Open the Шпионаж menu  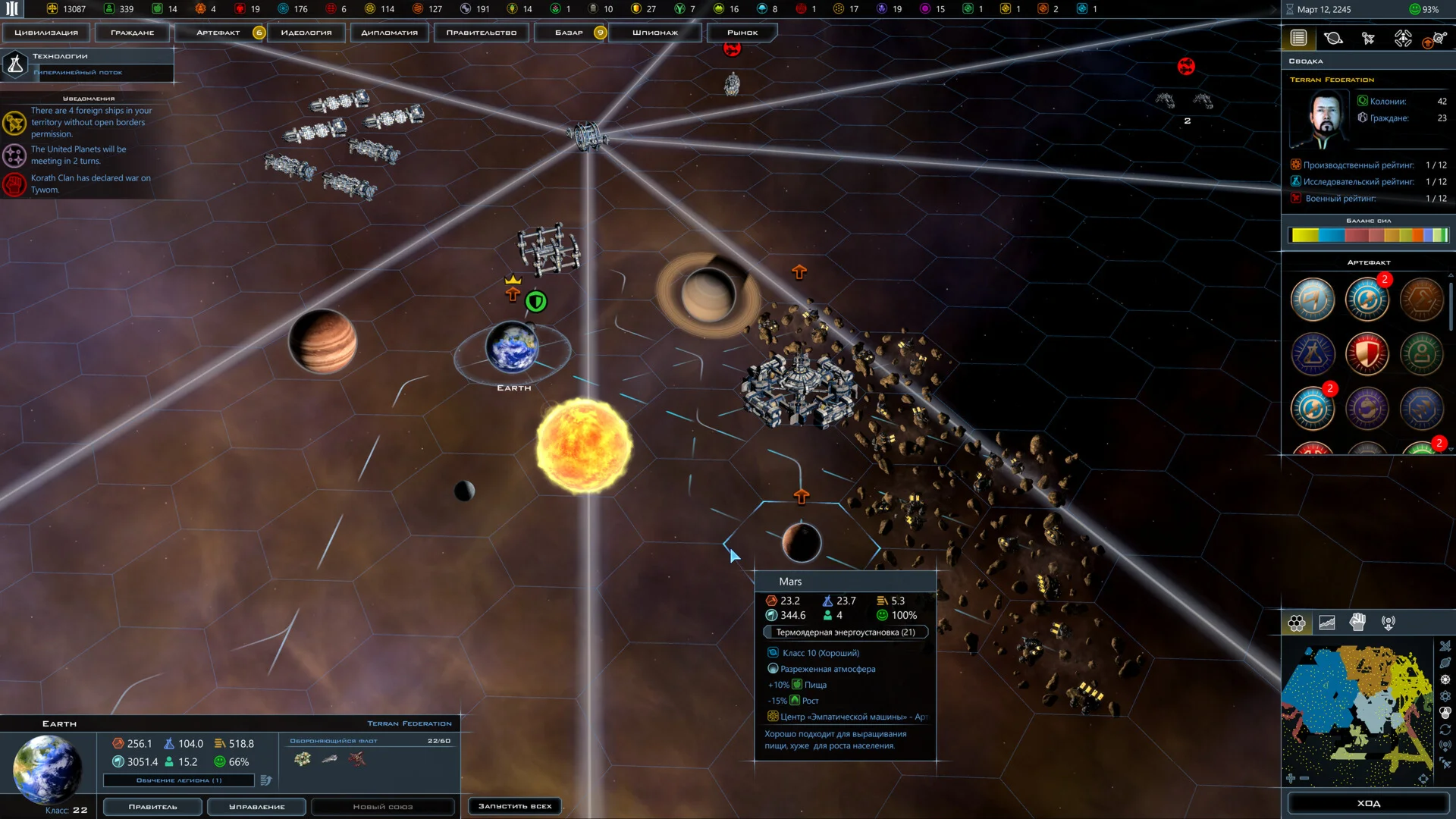655,33
